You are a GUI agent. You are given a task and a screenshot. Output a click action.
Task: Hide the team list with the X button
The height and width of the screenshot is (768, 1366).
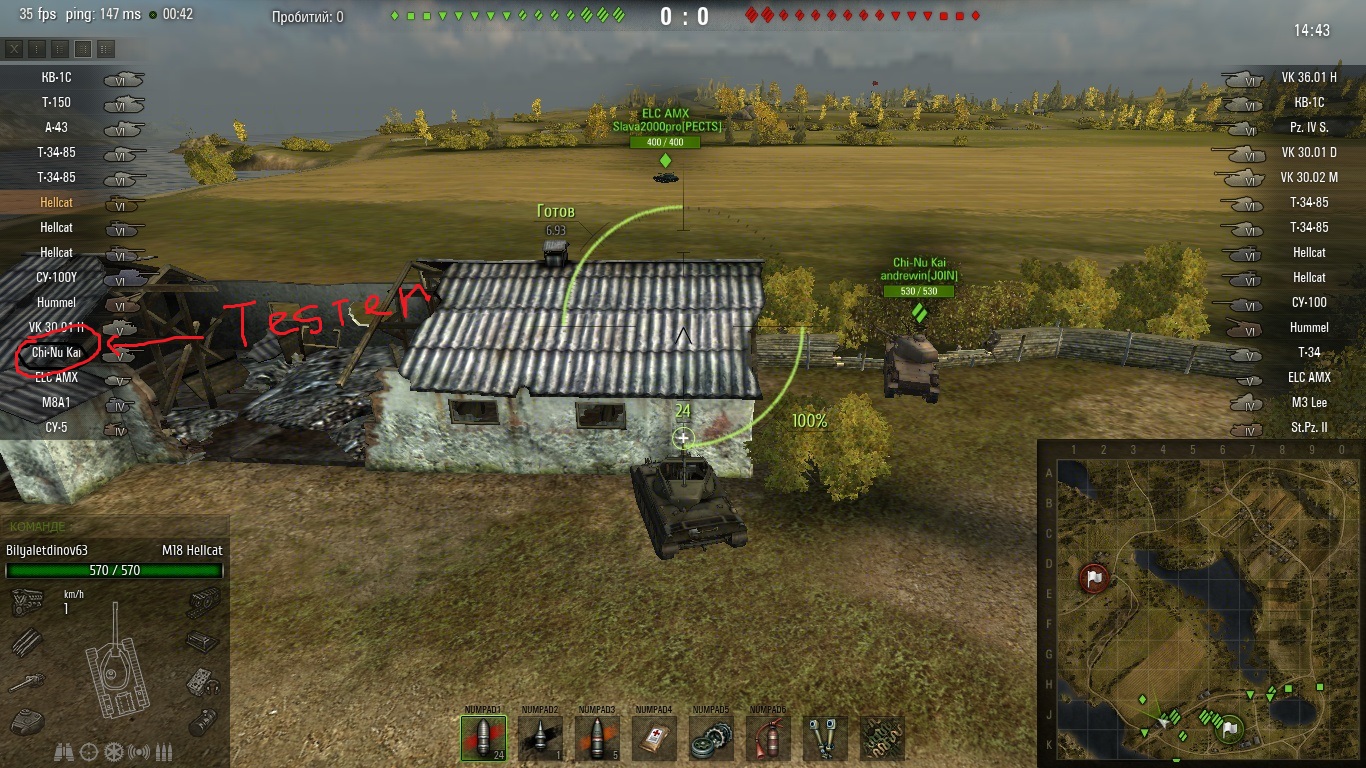[x=14, y=48]
